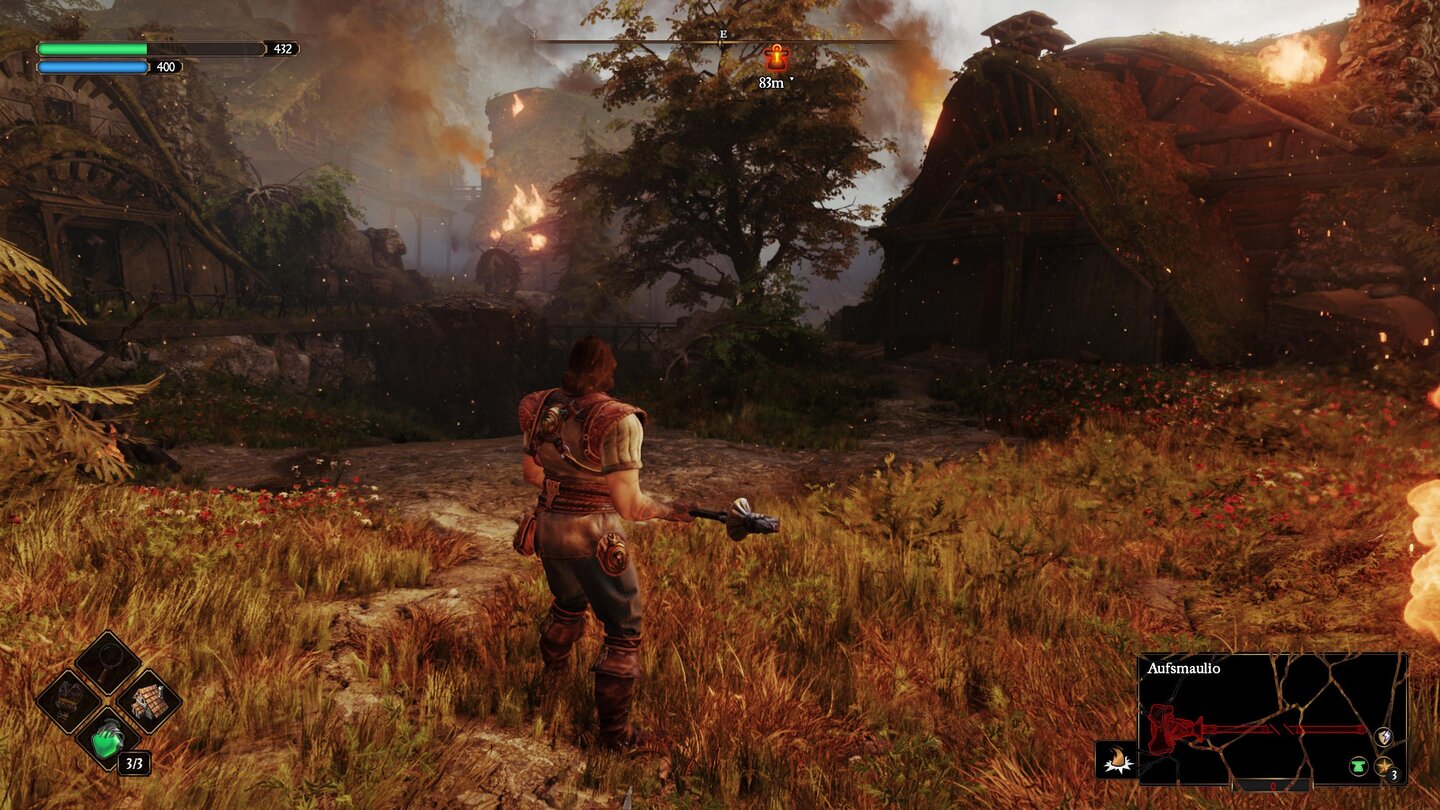Click the amulet quick slot icon
Screen dimensions: 1440x810
click(x=67, y=700)
